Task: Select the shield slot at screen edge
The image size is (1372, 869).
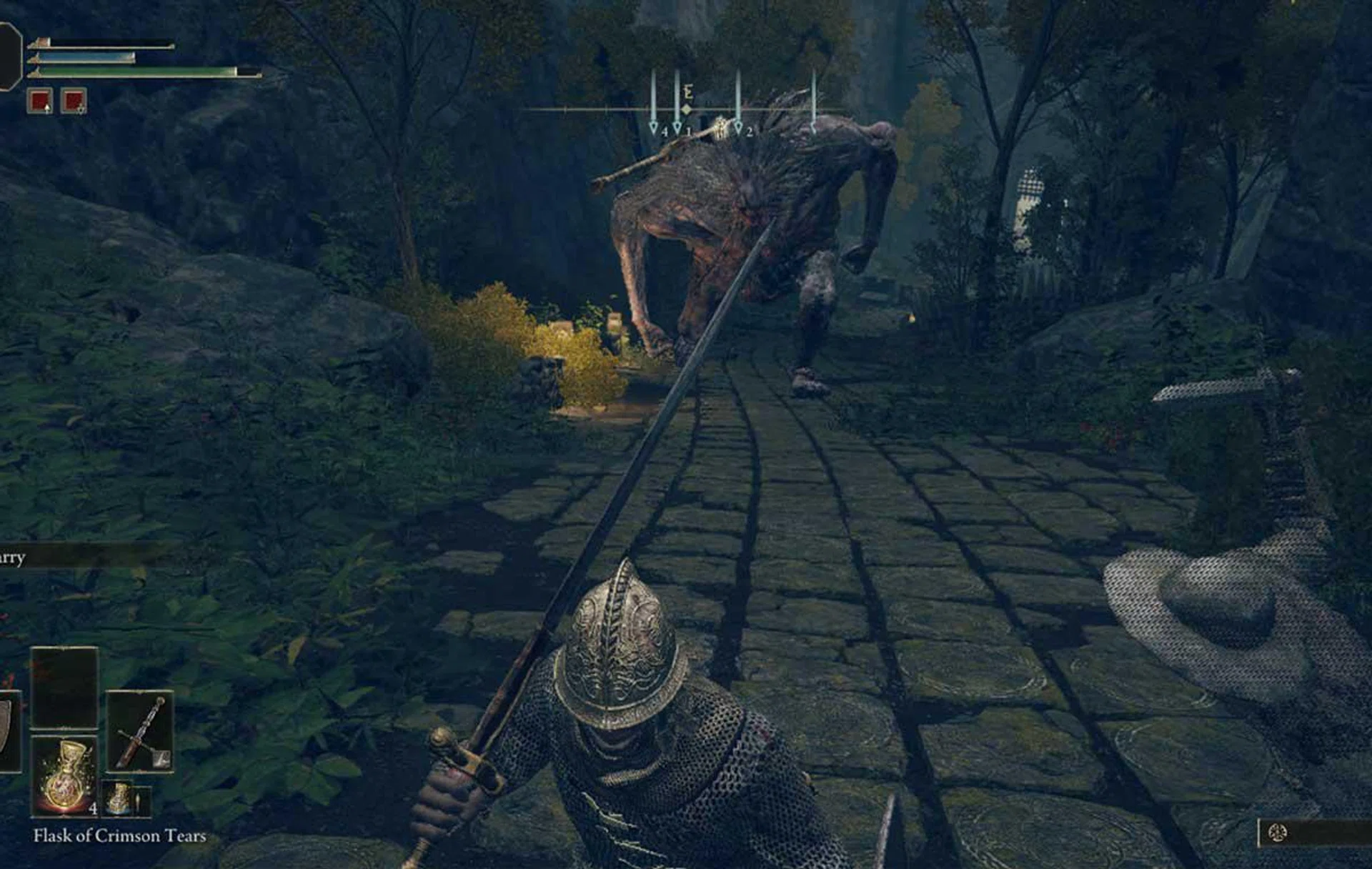Action: point(7,730)
